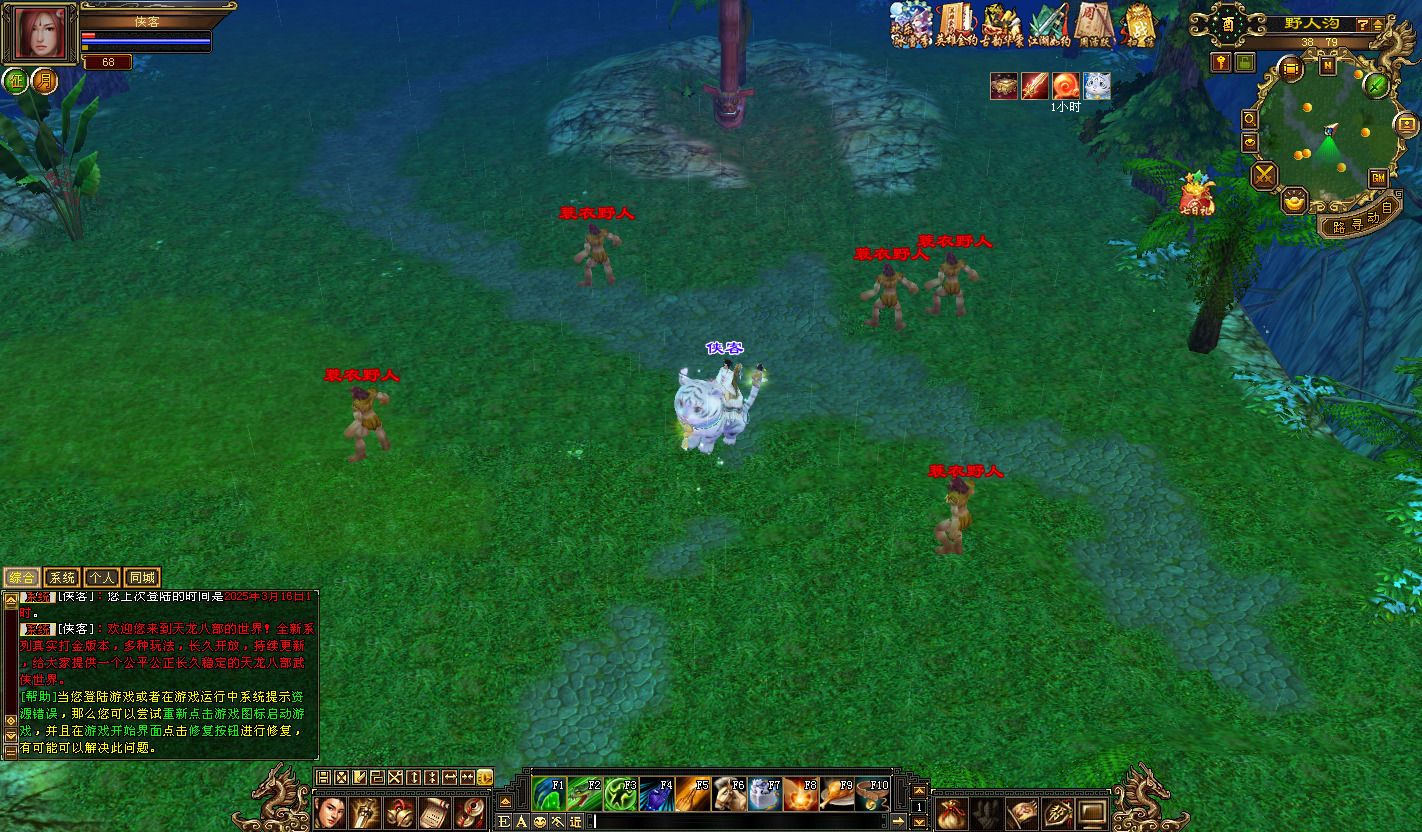
Task: Open the green 征 round button
Action: 16,81
